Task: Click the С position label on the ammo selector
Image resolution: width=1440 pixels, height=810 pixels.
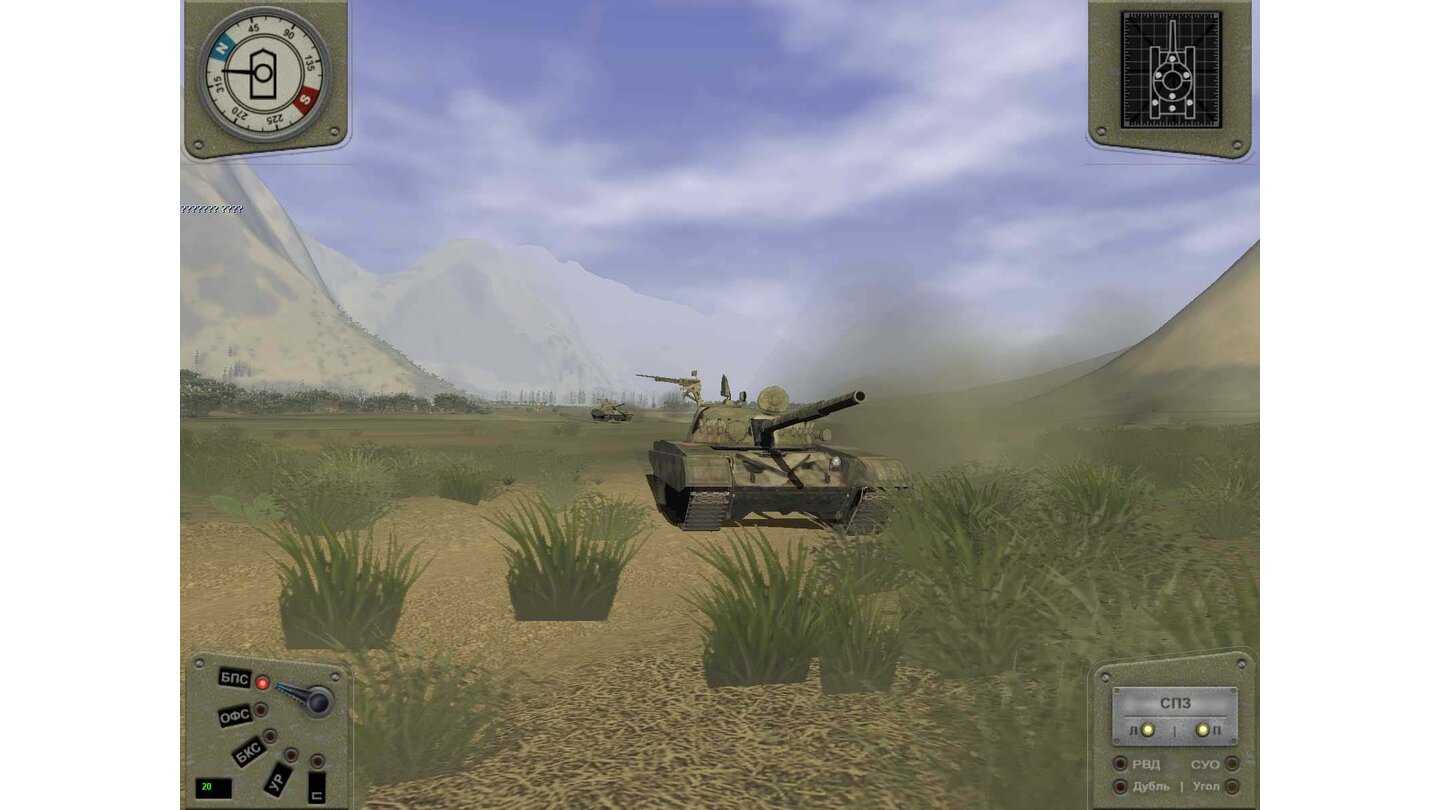Action: click(x=316, y=788)
